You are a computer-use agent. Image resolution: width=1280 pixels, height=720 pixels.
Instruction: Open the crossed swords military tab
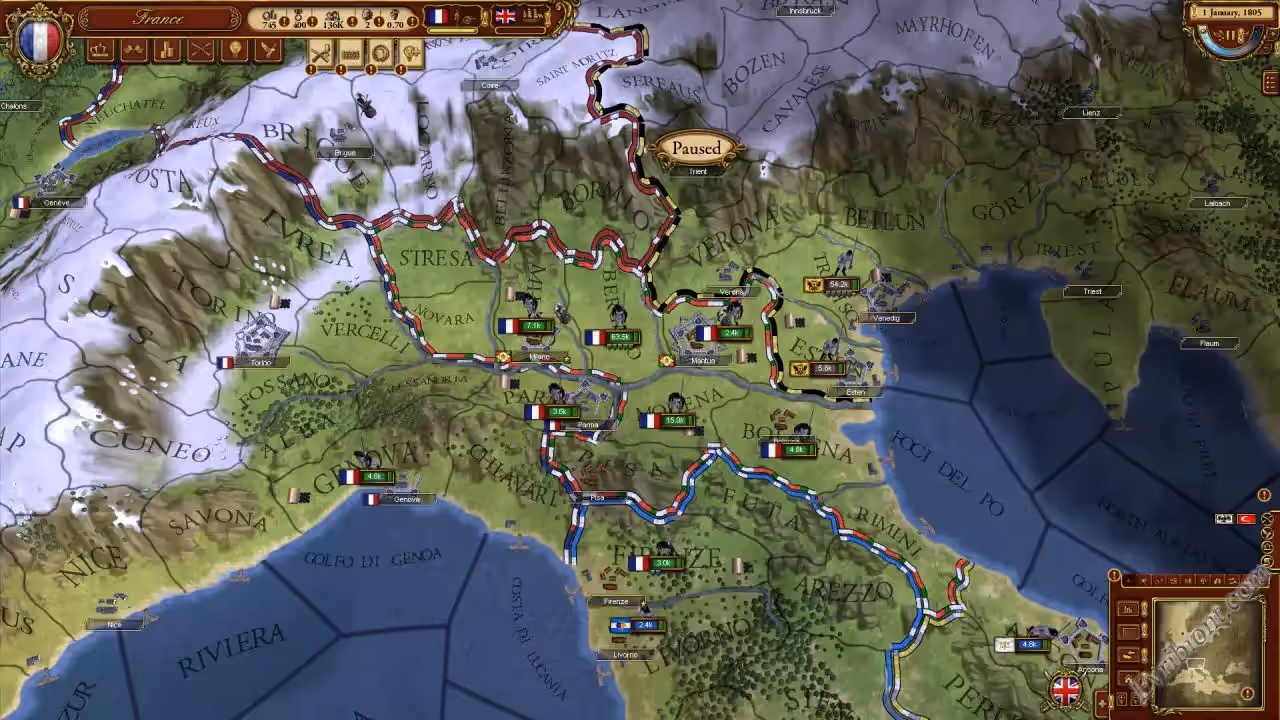coord(201,50)
